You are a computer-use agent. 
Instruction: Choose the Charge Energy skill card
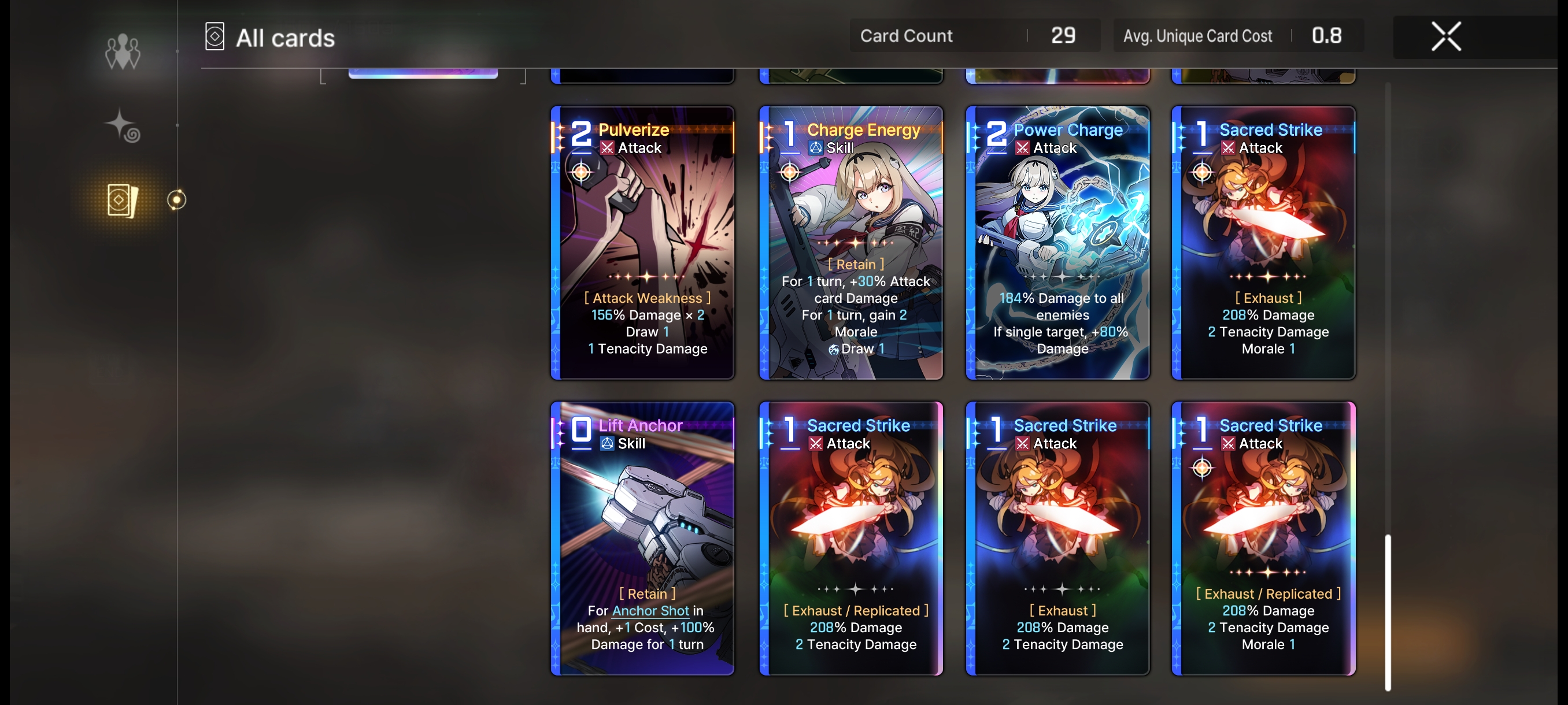[x=850, y=242]
